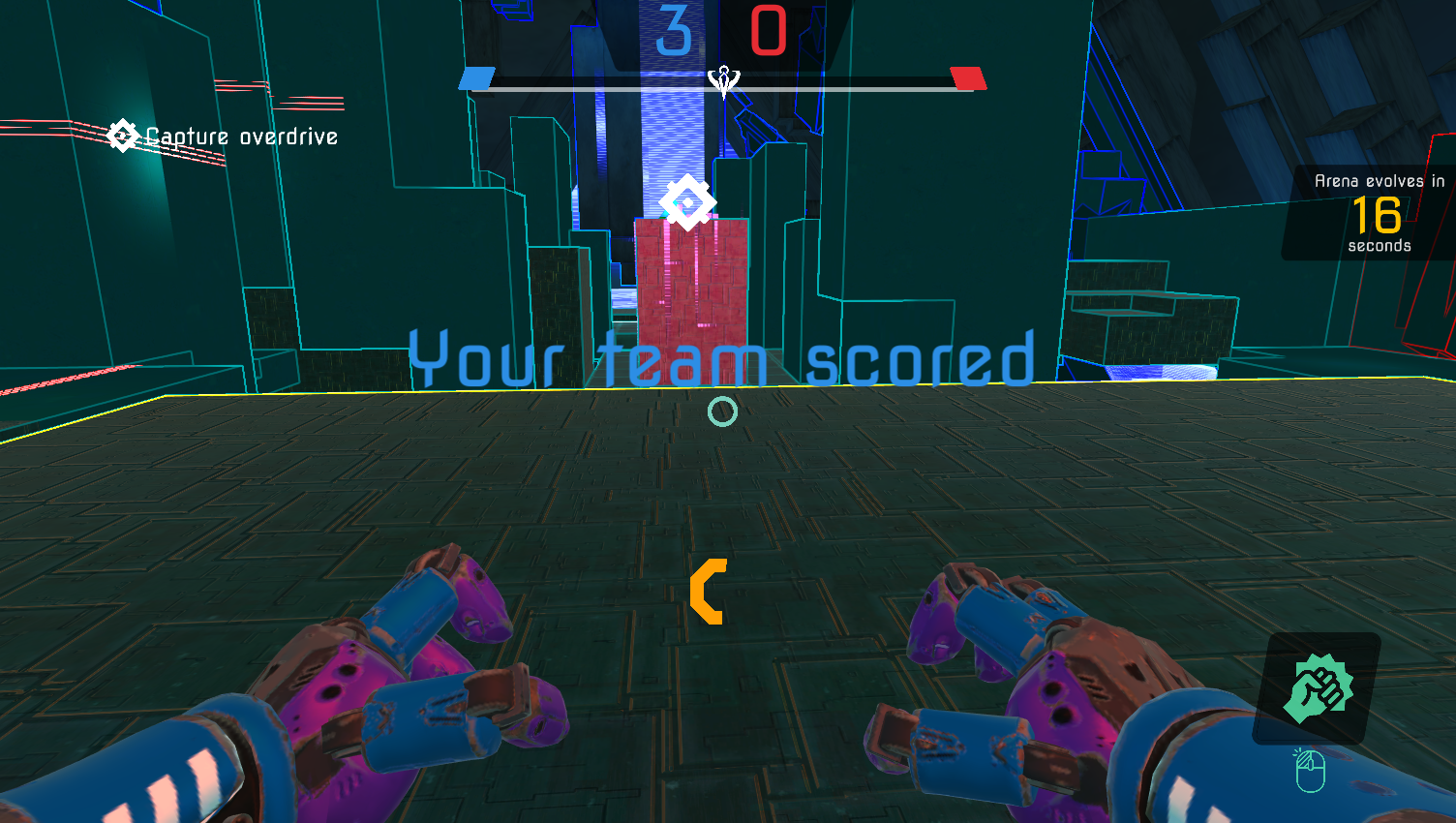
Task: Toggle the Capture overdrive objective text
Action: pyautogui.click(x=241, y=137)
